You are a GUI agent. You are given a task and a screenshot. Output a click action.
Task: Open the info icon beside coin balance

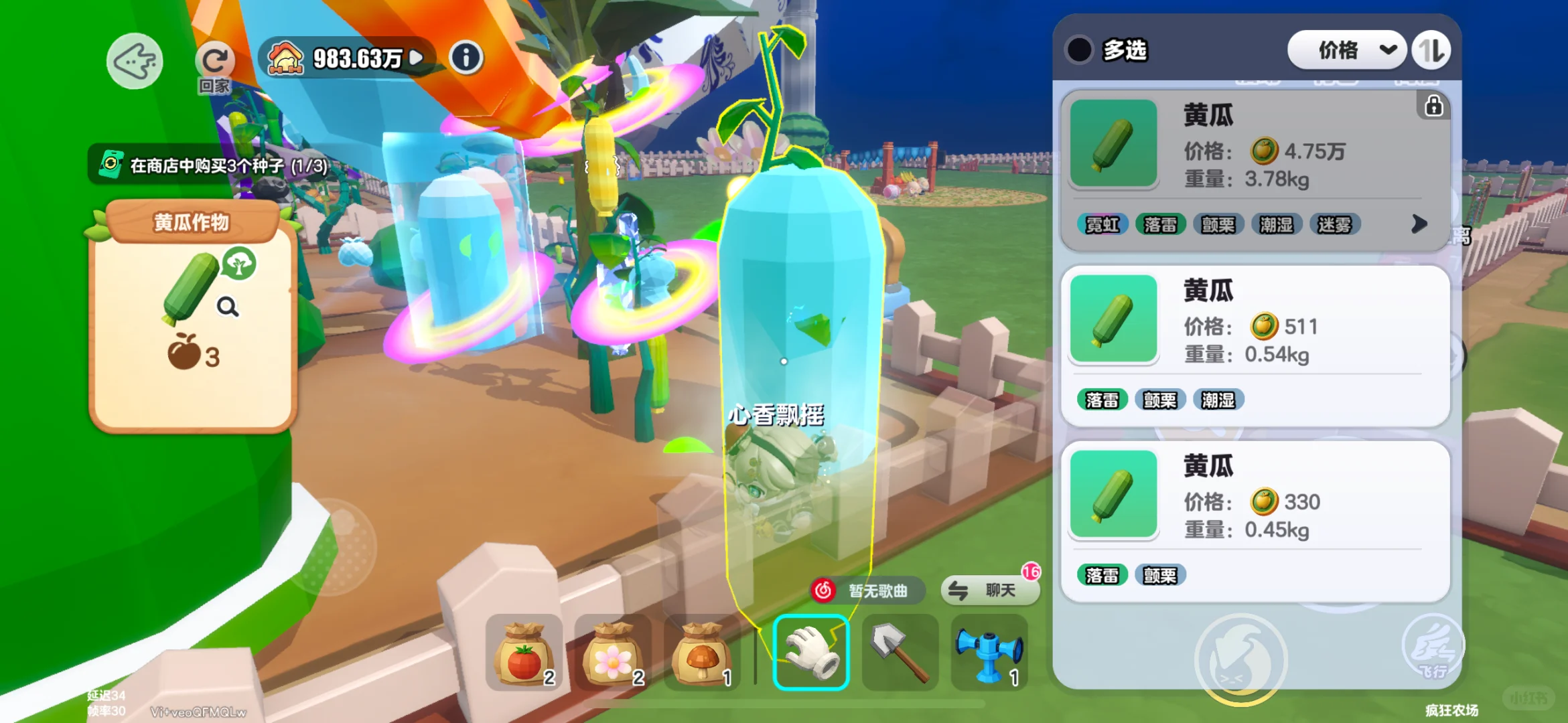(466, 58)
